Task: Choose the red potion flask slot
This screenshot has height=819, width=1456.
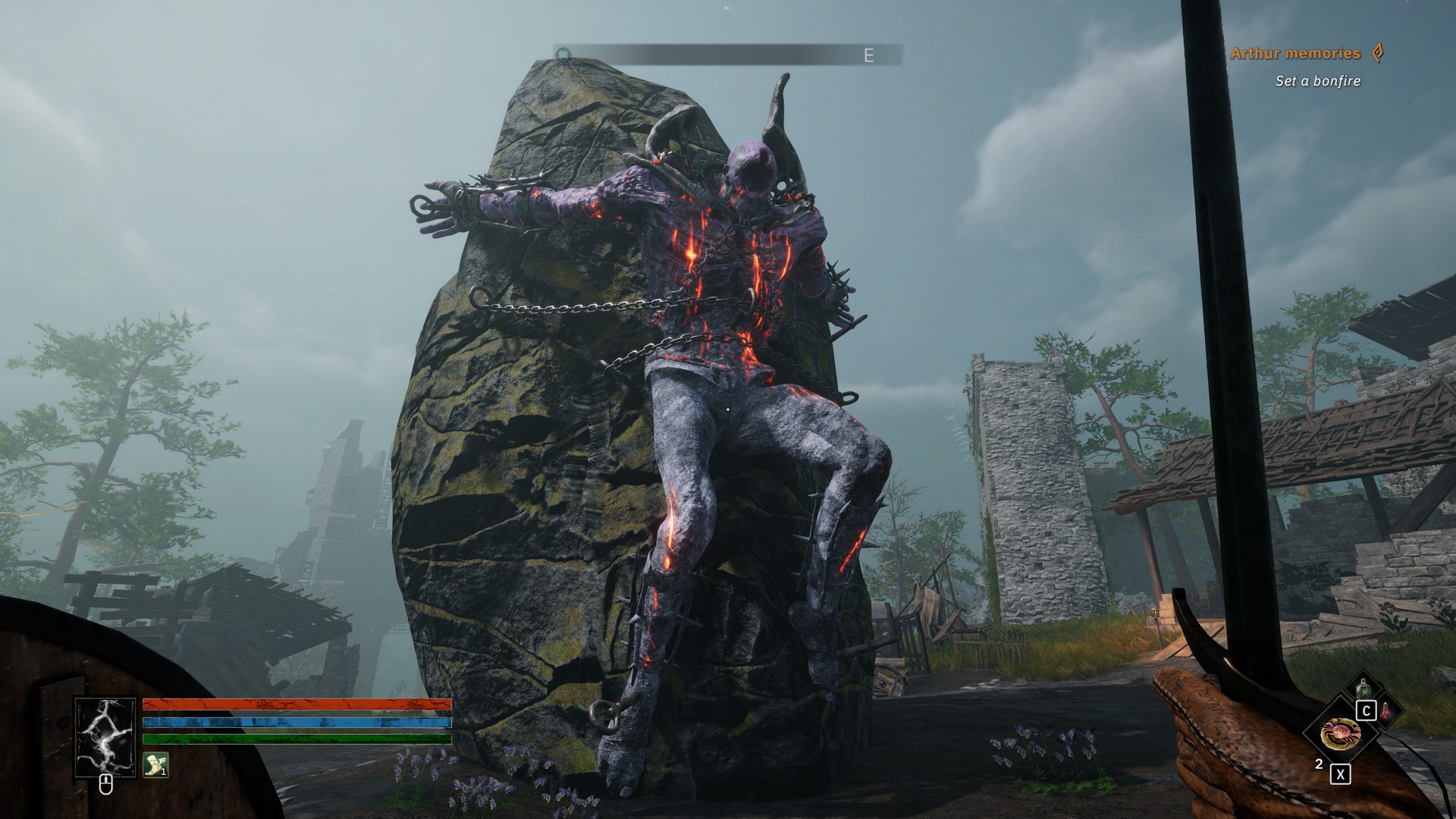Action: pos(1385,711)
